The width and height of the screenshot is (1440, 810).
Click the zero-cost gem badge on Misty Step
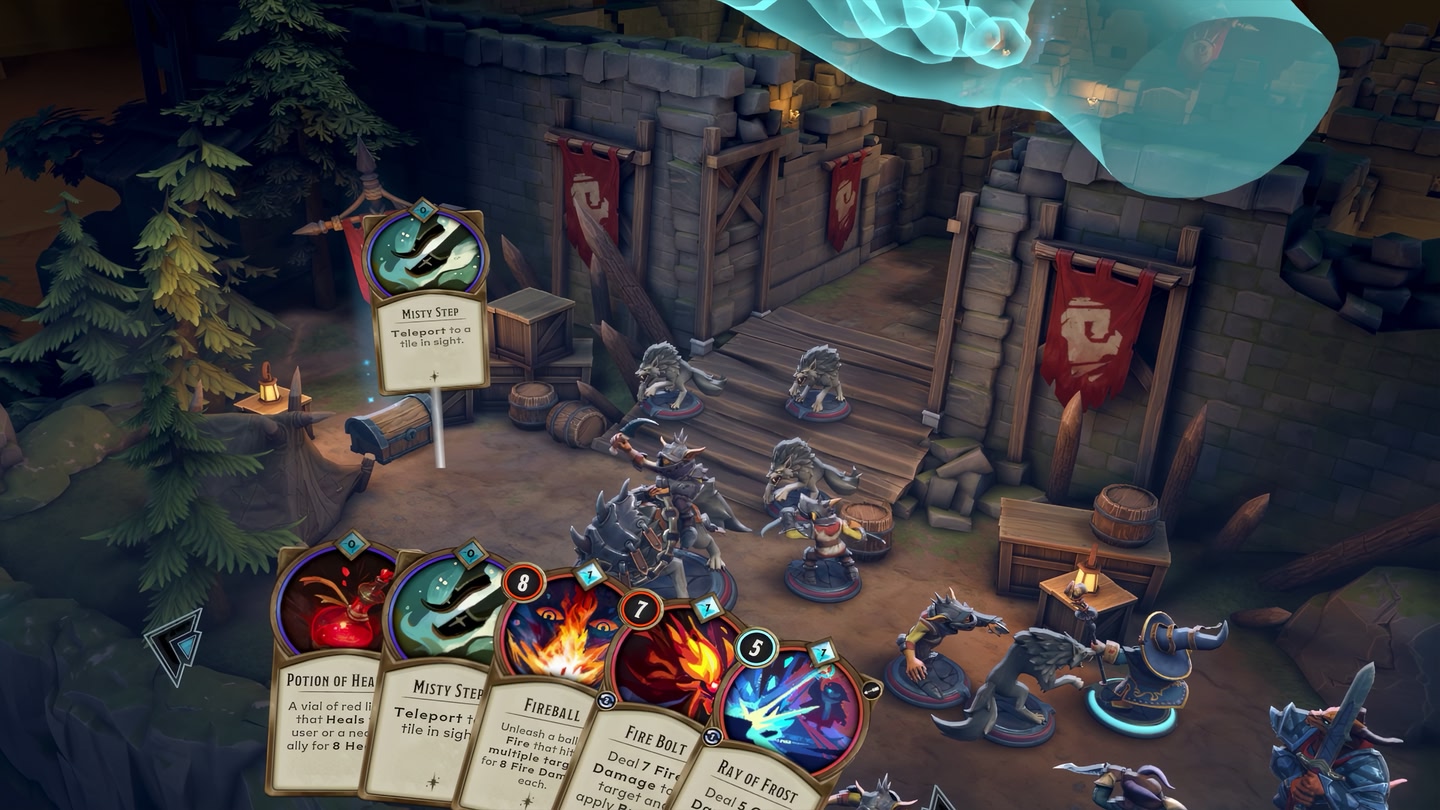(x=469, y=552)
